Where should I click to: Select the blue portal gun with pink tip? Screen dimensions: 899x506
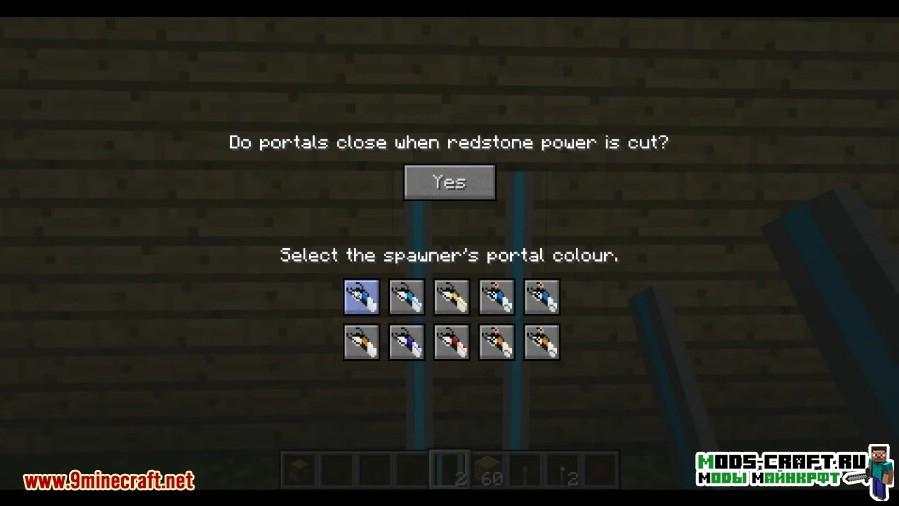496,296
